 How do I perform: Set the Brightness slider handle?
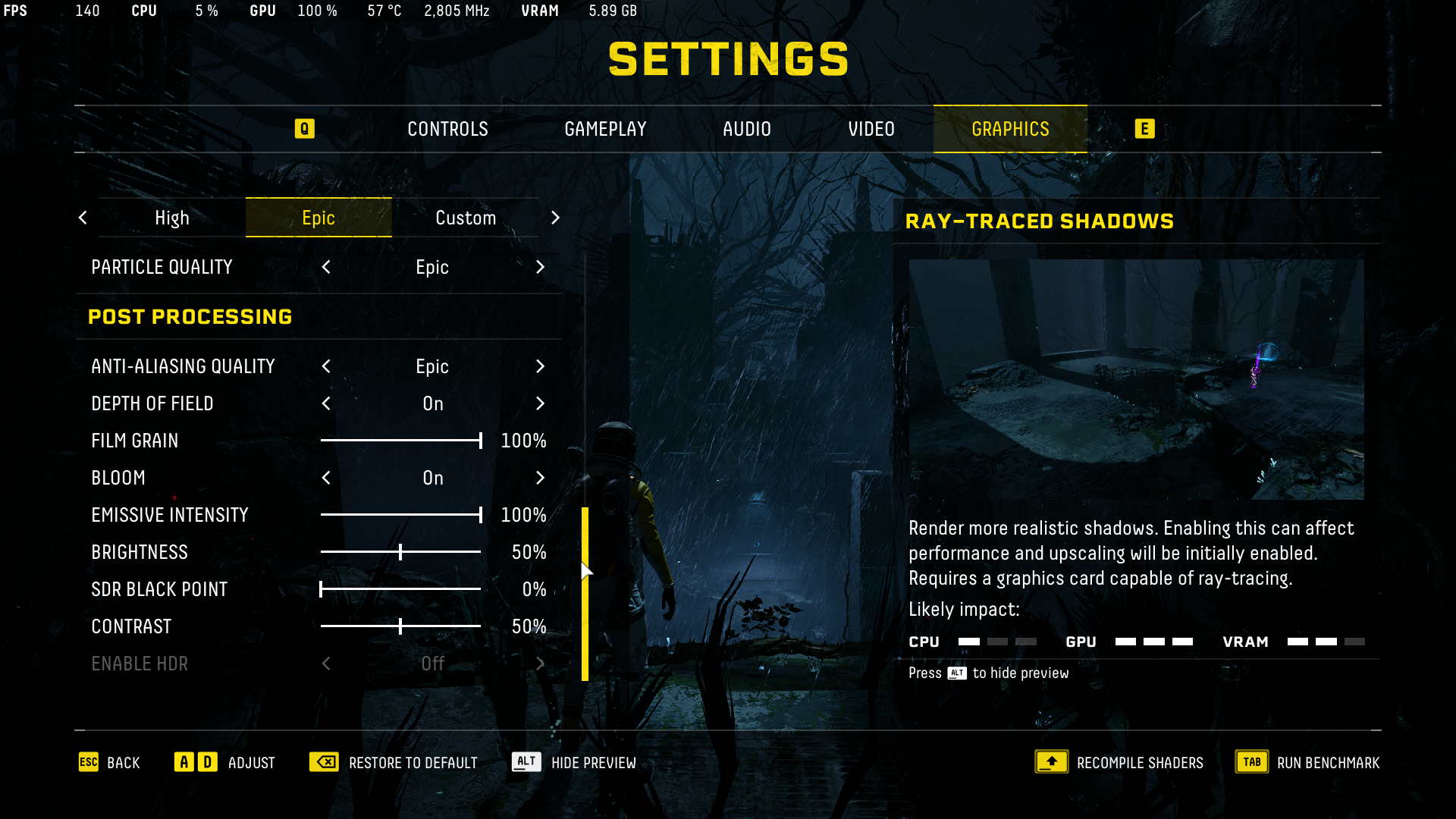point(400,552)
